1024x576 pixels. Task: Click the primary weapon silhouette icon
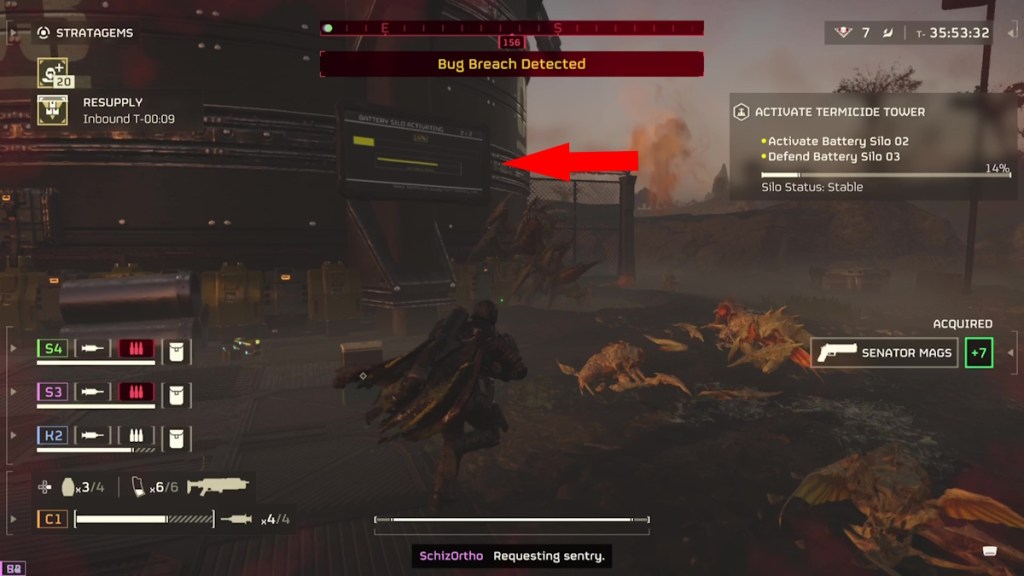[x=217, y=487]
